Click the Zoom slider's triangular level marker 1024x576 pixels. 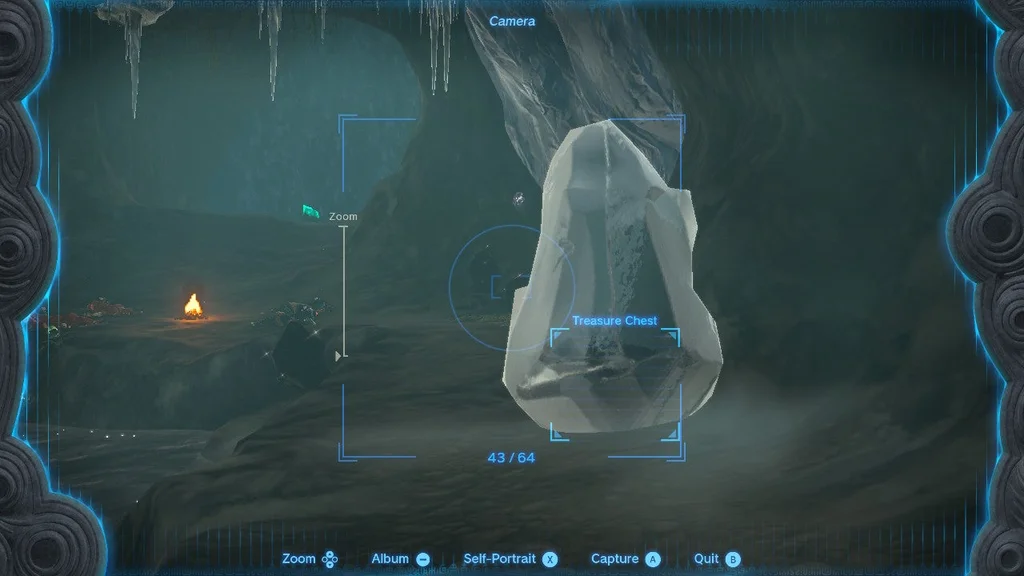coord(339,355)
